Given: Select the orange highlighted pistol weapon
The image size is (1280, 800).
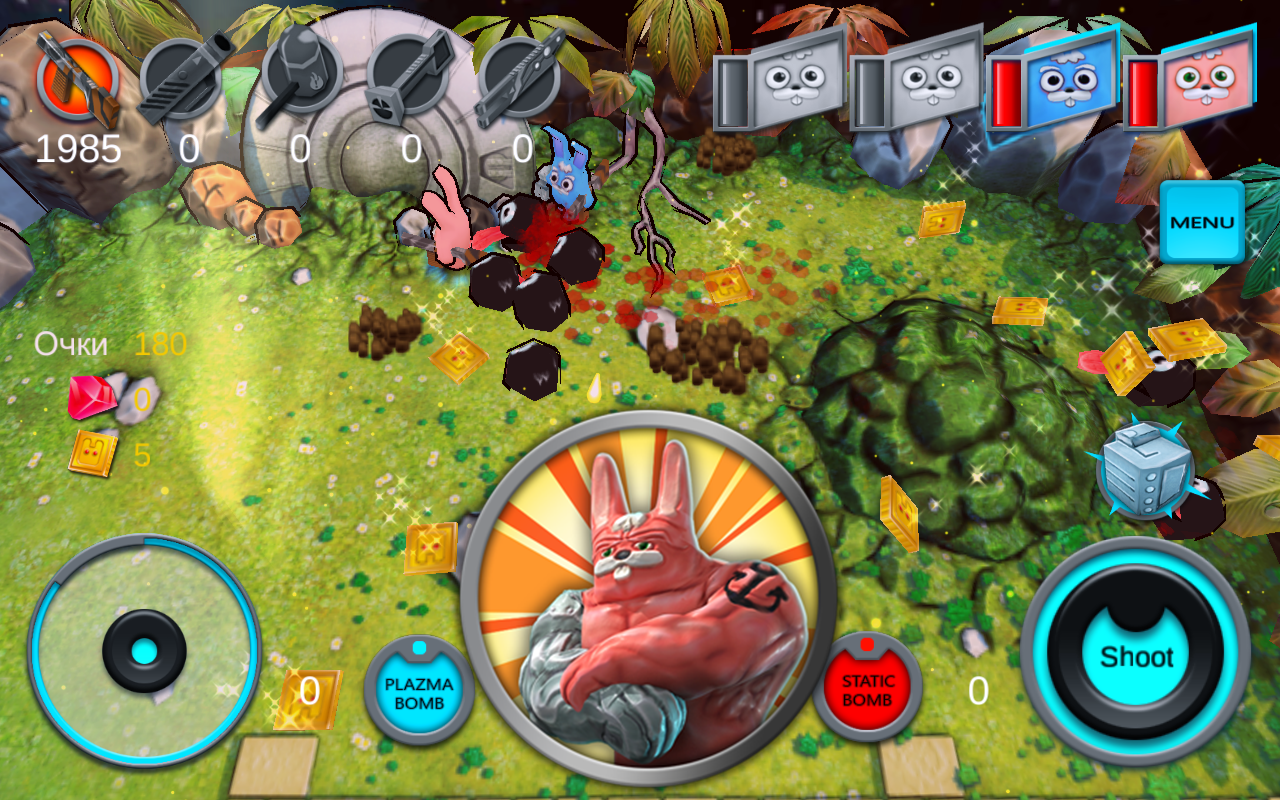Looking at the screenshot, I should click(78, 80).
